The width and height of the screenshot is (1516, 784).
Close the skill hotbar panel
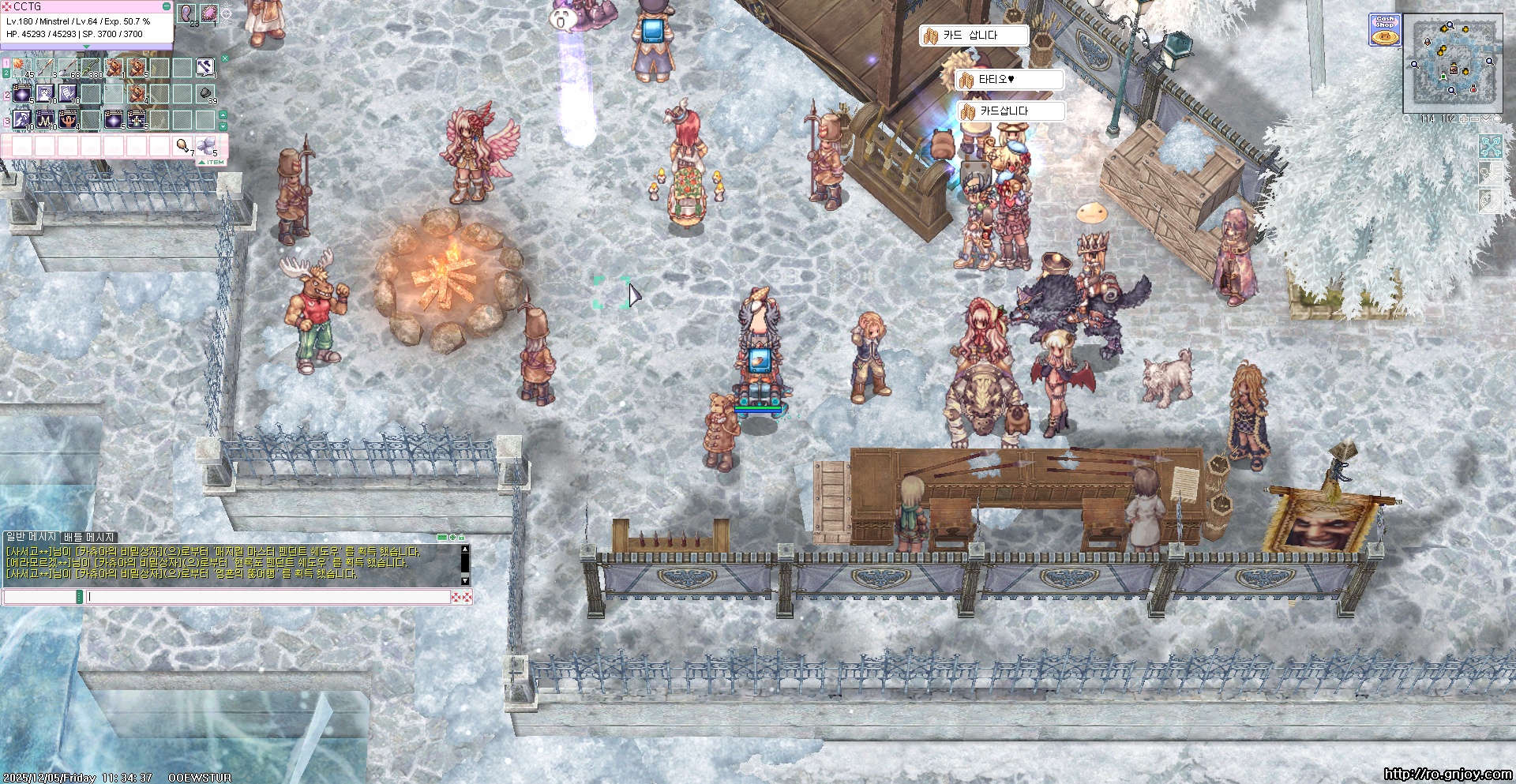(x=225, y=58)
